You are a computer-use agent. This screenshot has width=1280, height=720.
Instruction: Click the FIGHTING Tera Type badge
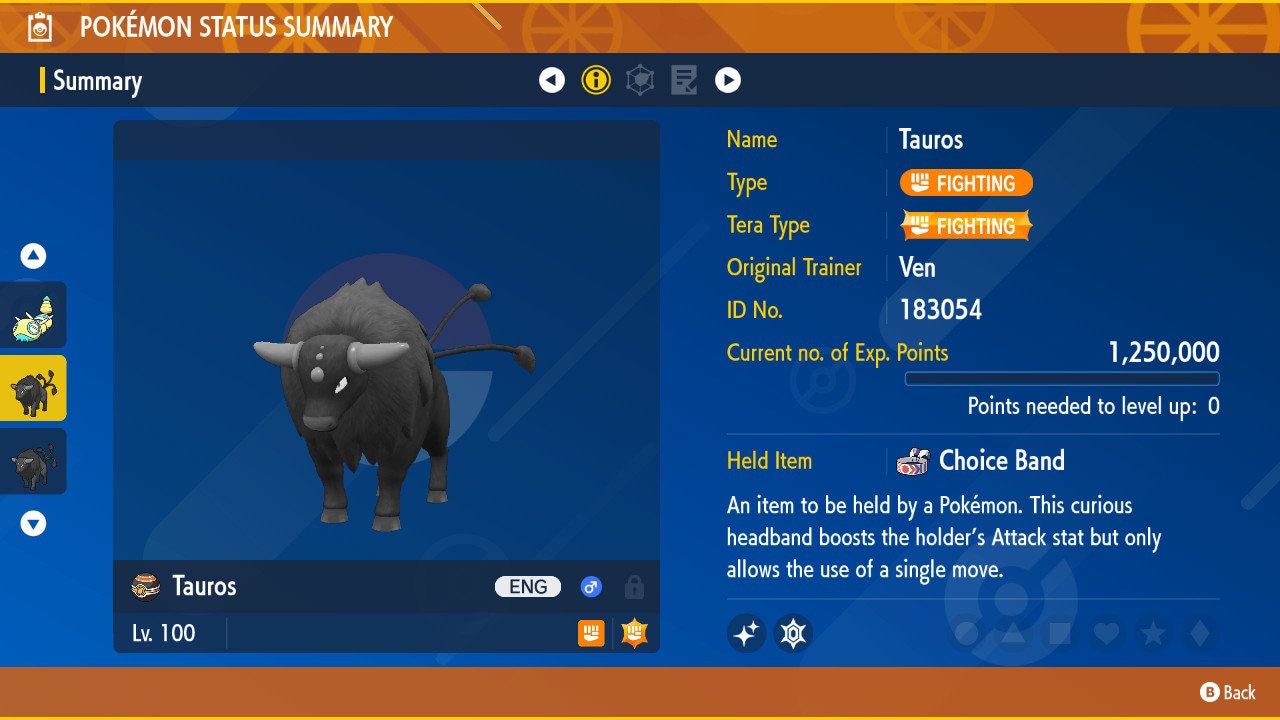(965, 226)
